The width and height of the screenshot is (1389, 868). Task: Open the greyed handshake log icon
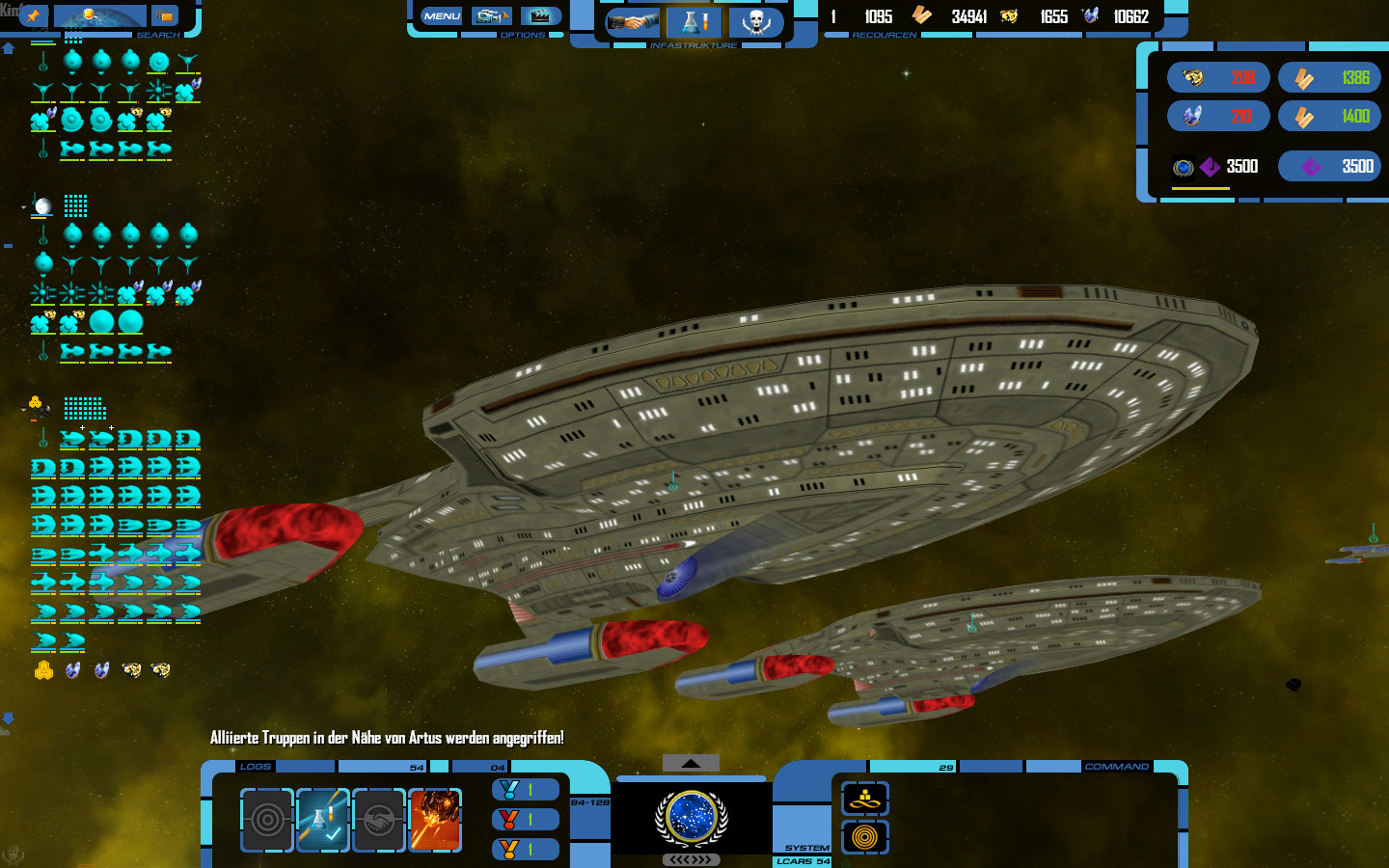pyautogui.click(x=379, y=820)
